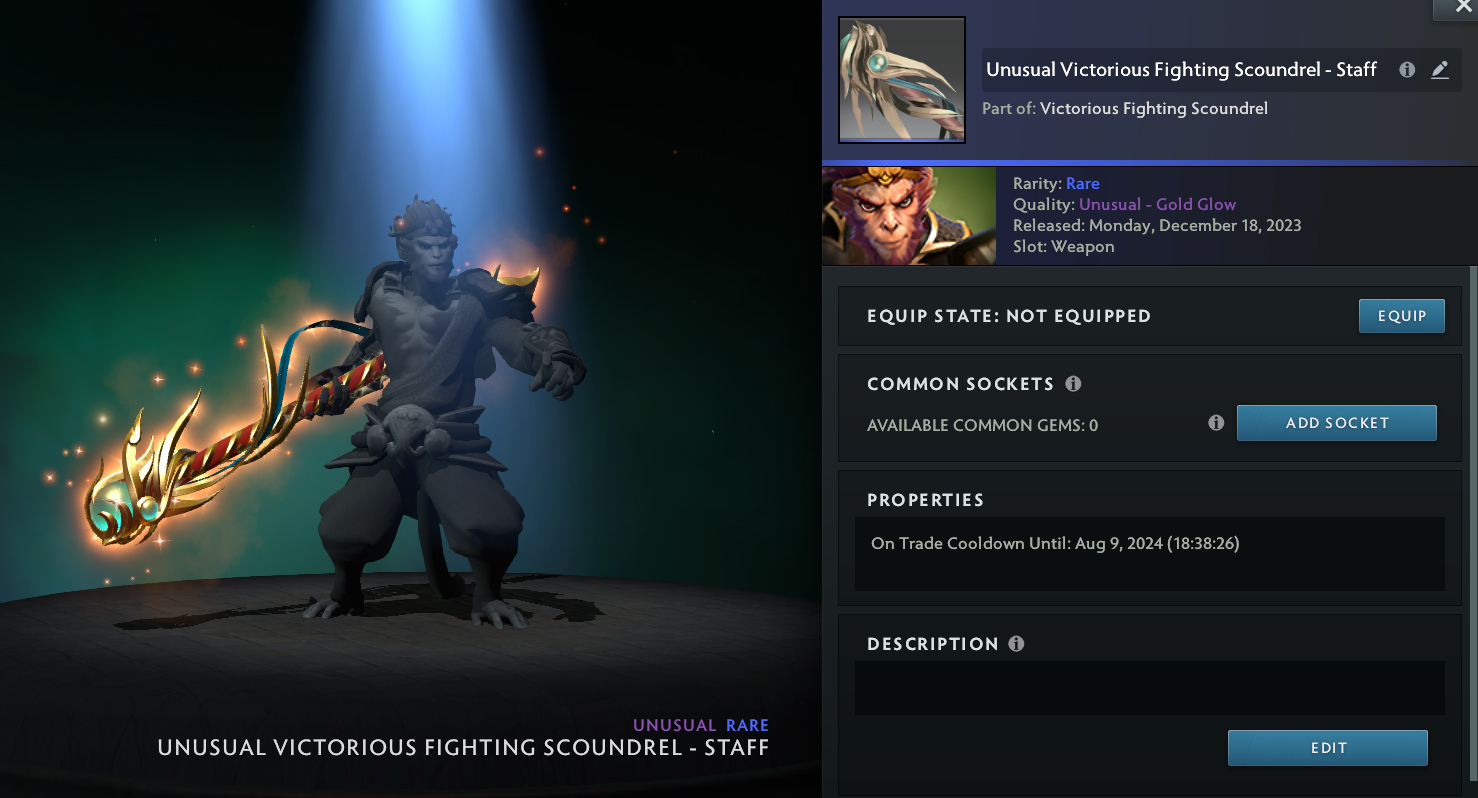This screenshot has height=798, width=1478.
Task: Click the Add Socket button
Action: 1336,423
